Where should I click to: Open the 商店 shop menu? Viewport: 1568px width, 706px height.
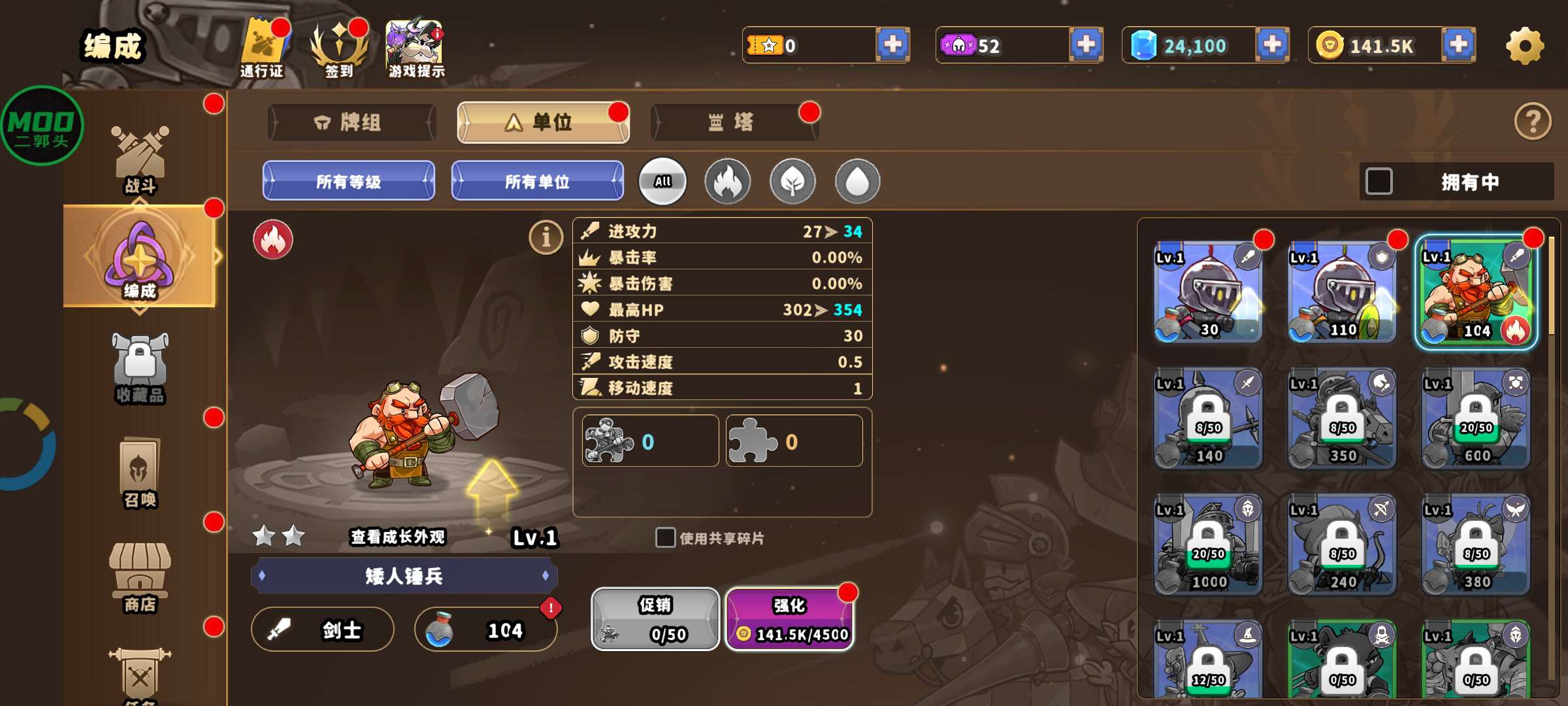(140, 577)
